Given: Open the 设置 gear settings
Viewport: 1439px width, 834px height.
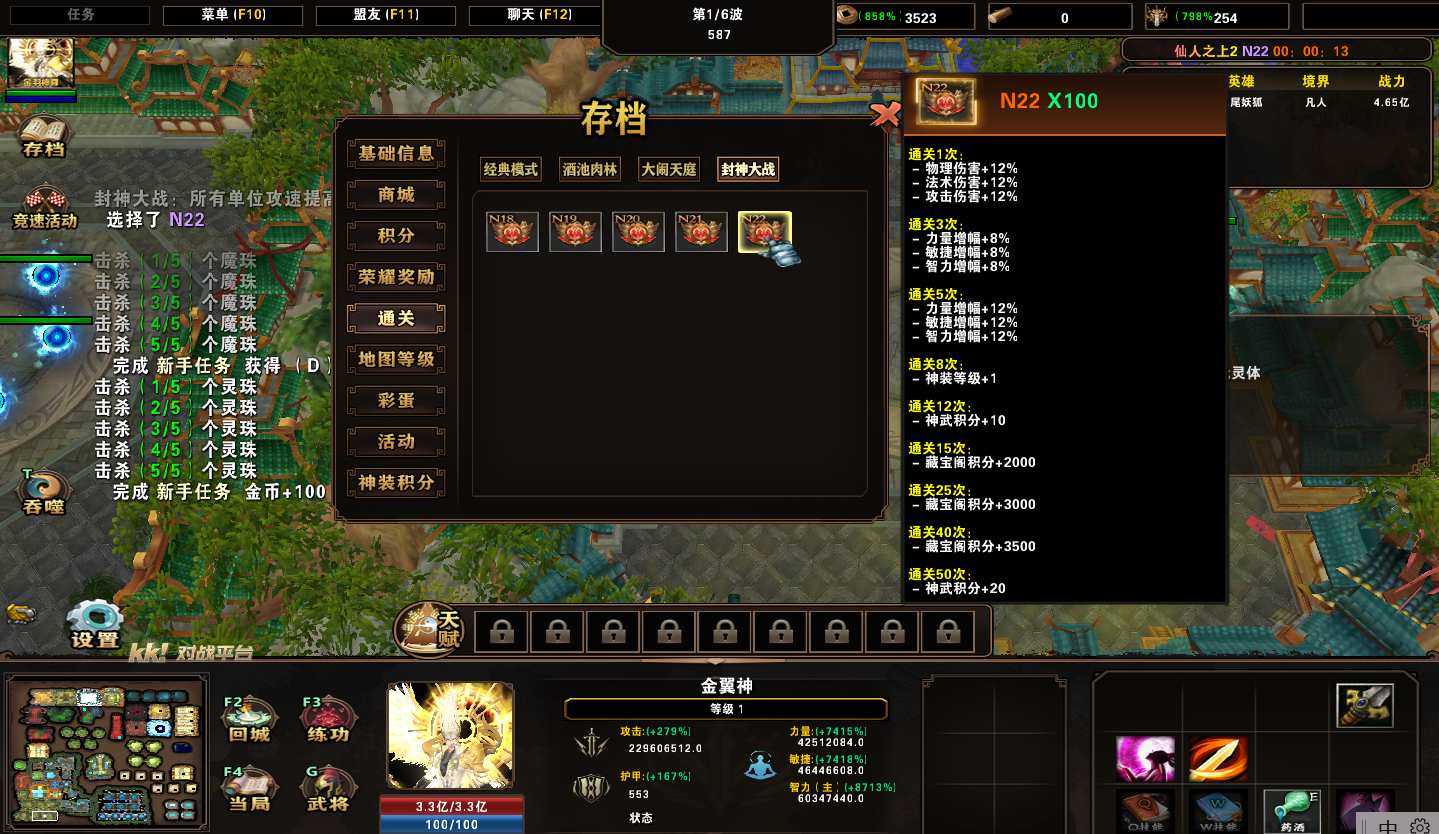Looking at the screenshot, I should point(96,624).
